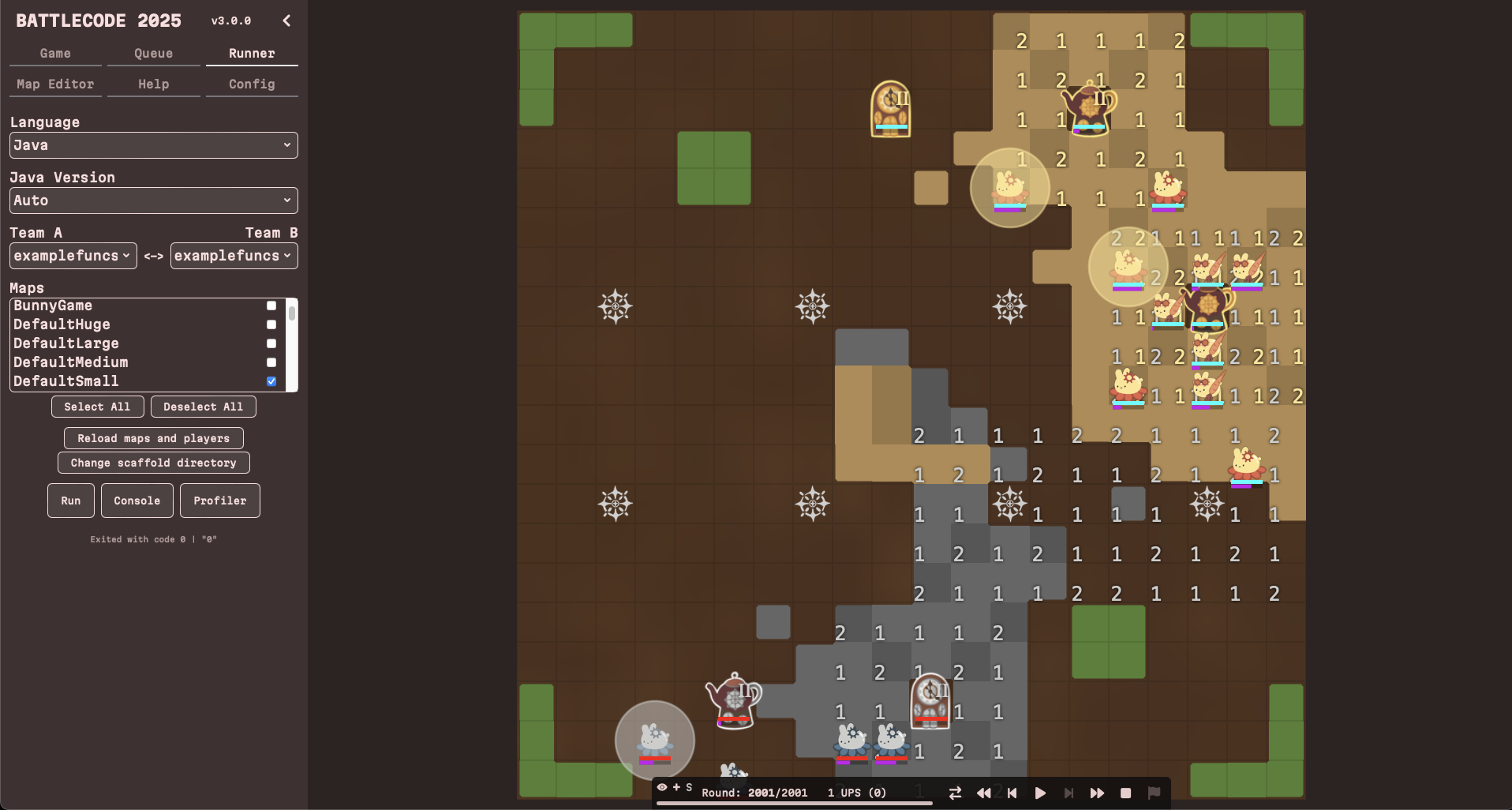Play the match replay
This screenshot has width=1512, height=810.
click(x=1040, y=793)
